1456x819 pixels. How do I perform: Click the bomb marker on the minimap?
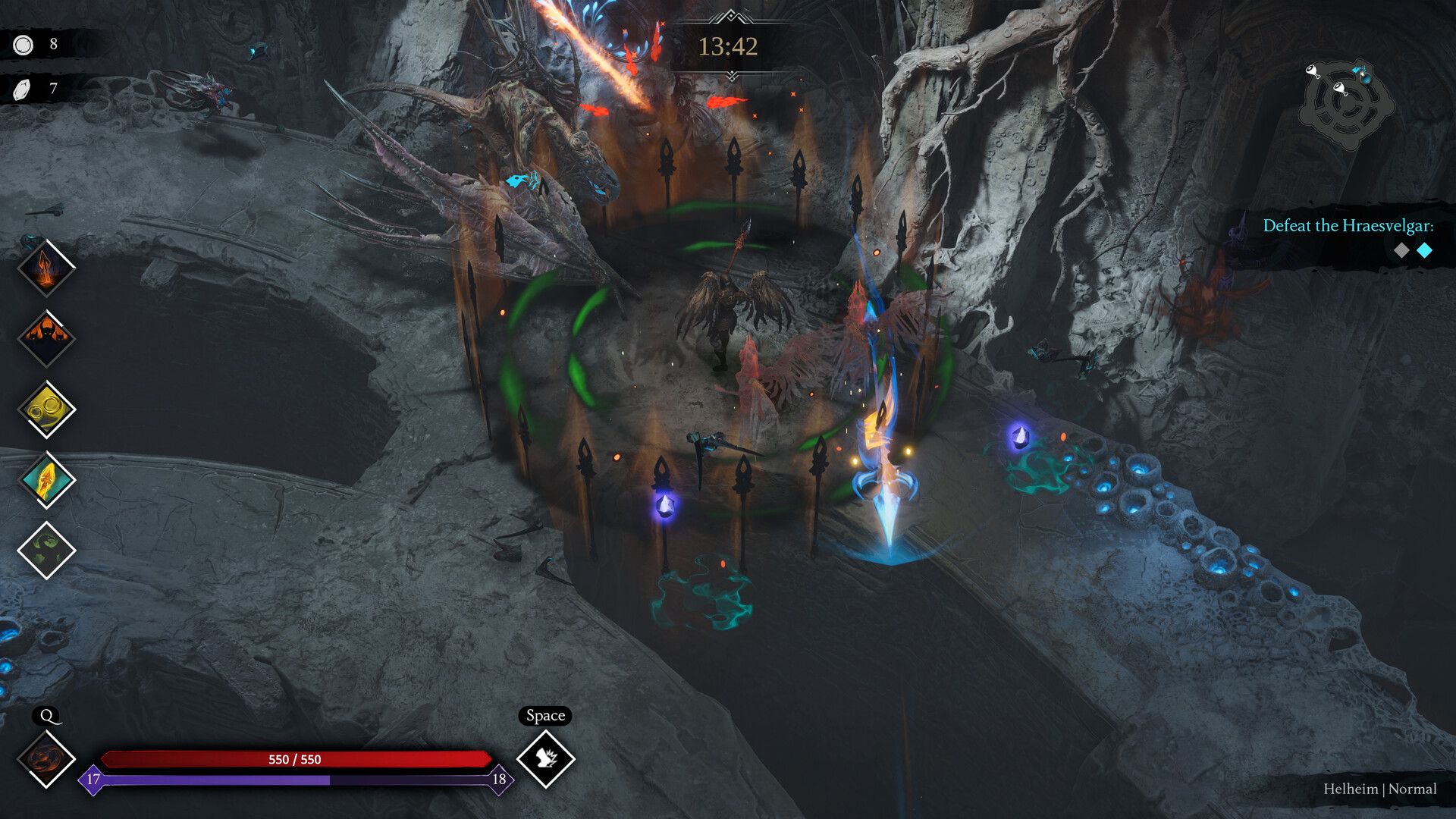(x=1366, y=79)
